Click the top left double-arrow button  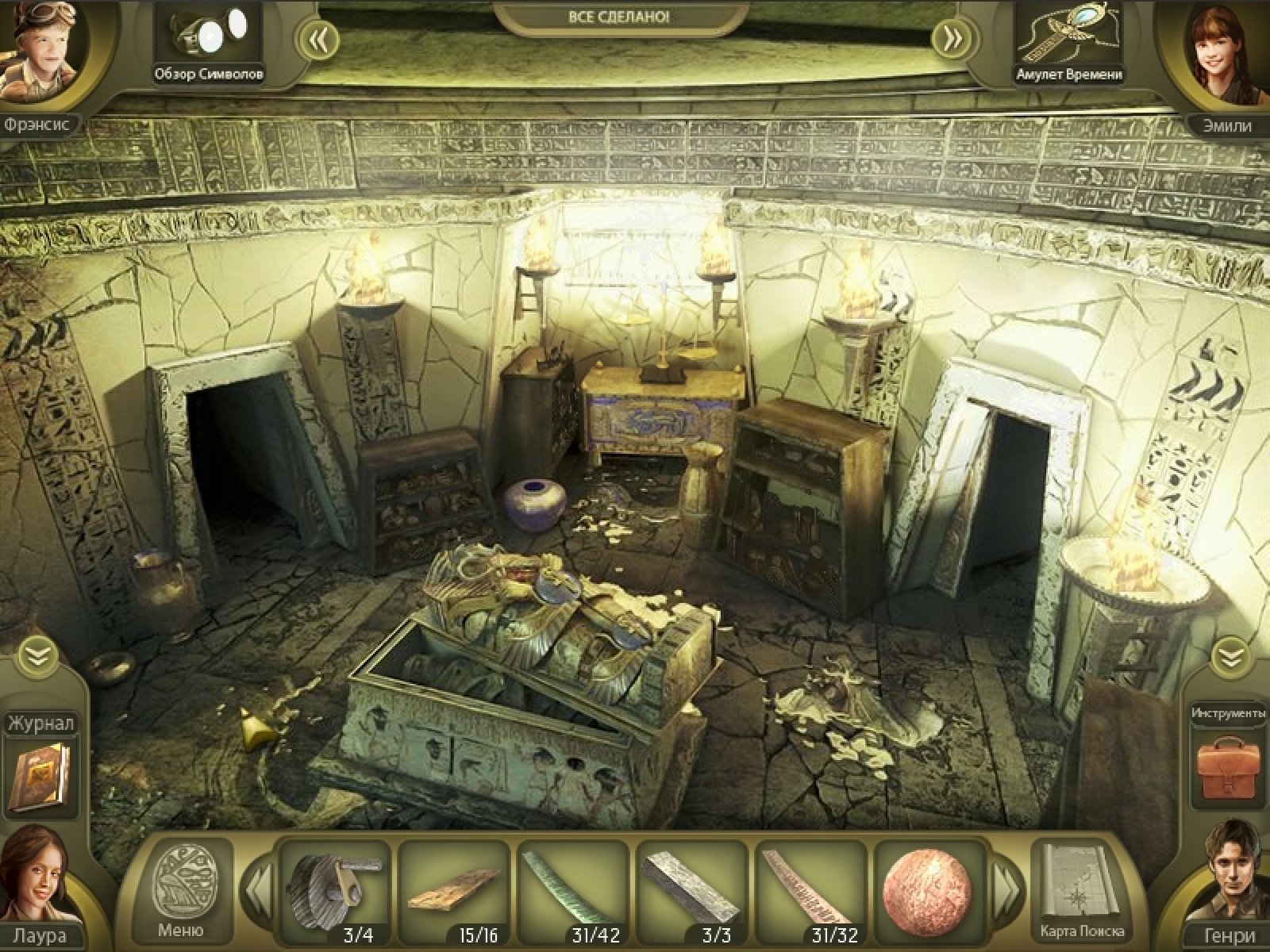point(319,39)
